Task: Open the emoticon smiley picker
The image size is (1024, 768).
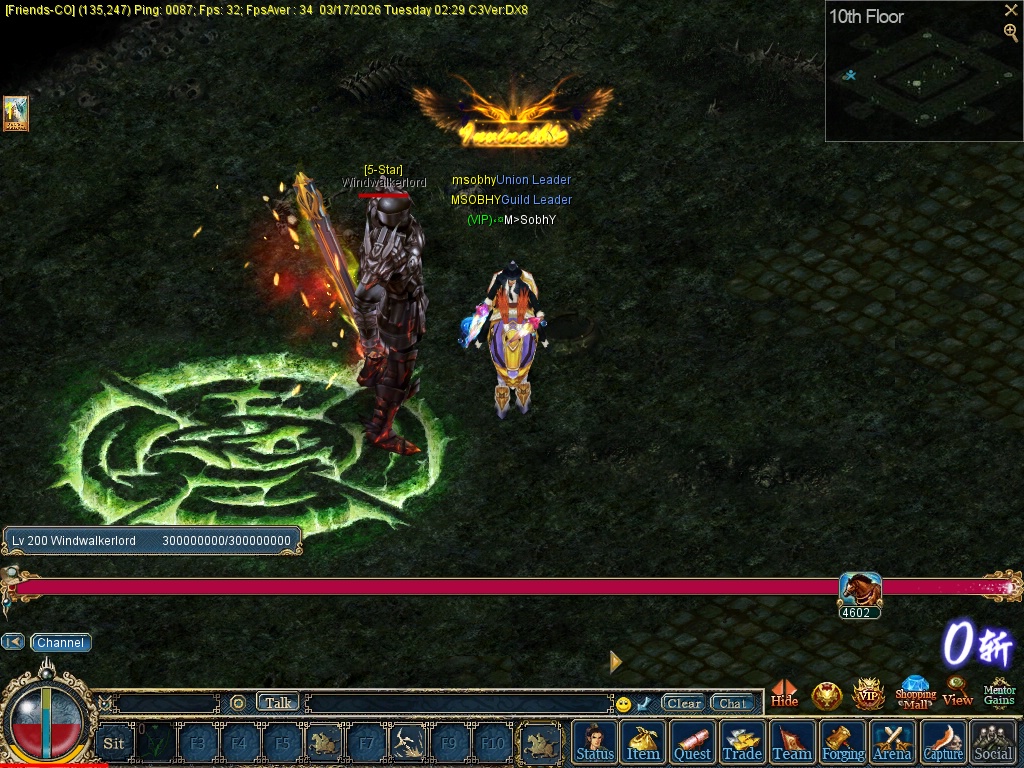Action: [x=623, y=704]
